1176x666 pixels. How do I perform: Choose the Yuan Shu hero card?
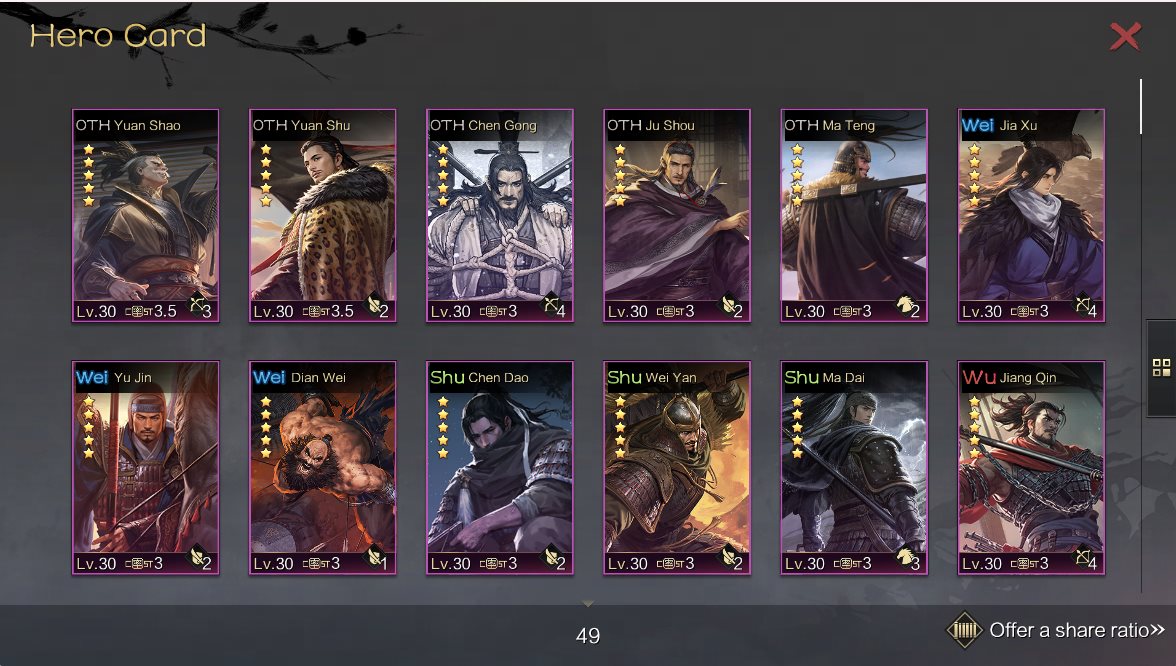(x=322, y=216)
